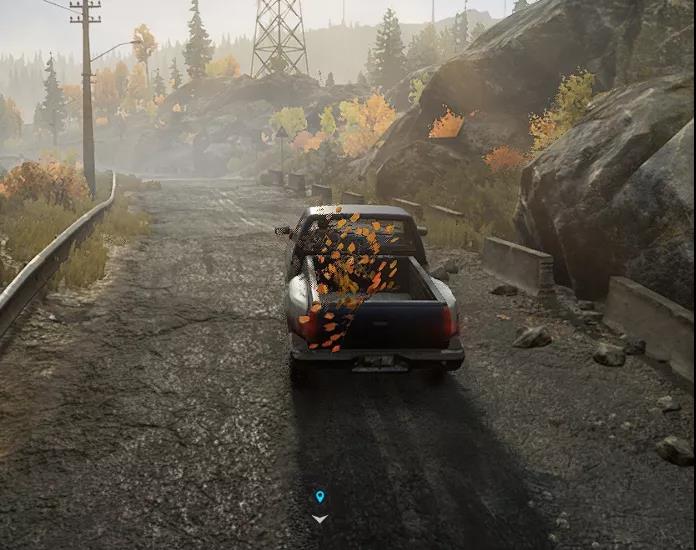
Task: Click the blue waypoint pin marker
Action: coord(320,496)
